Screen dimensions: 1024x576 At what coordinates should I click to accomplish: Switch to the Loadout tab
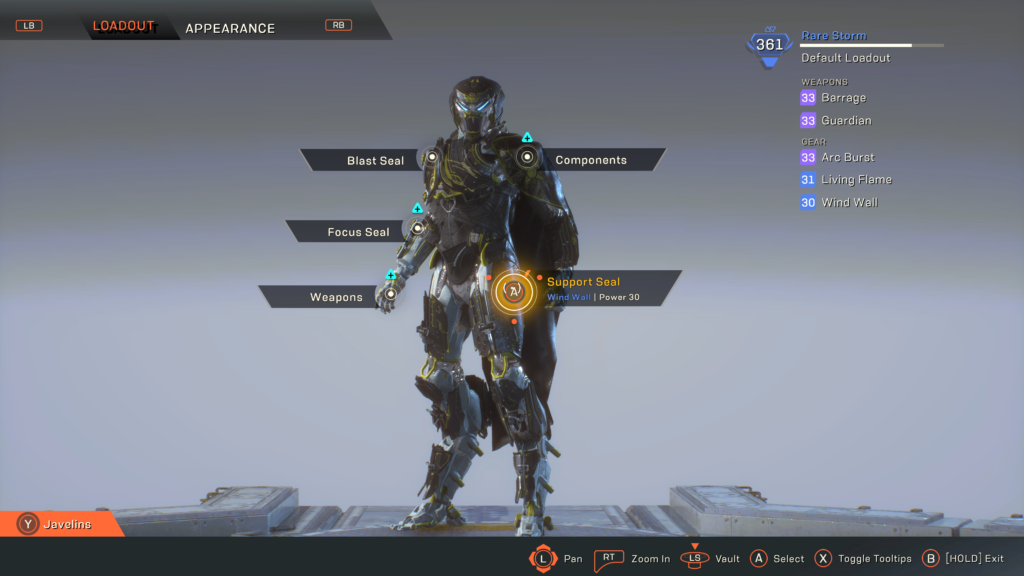pyautogui.click(x=124, y=26)
